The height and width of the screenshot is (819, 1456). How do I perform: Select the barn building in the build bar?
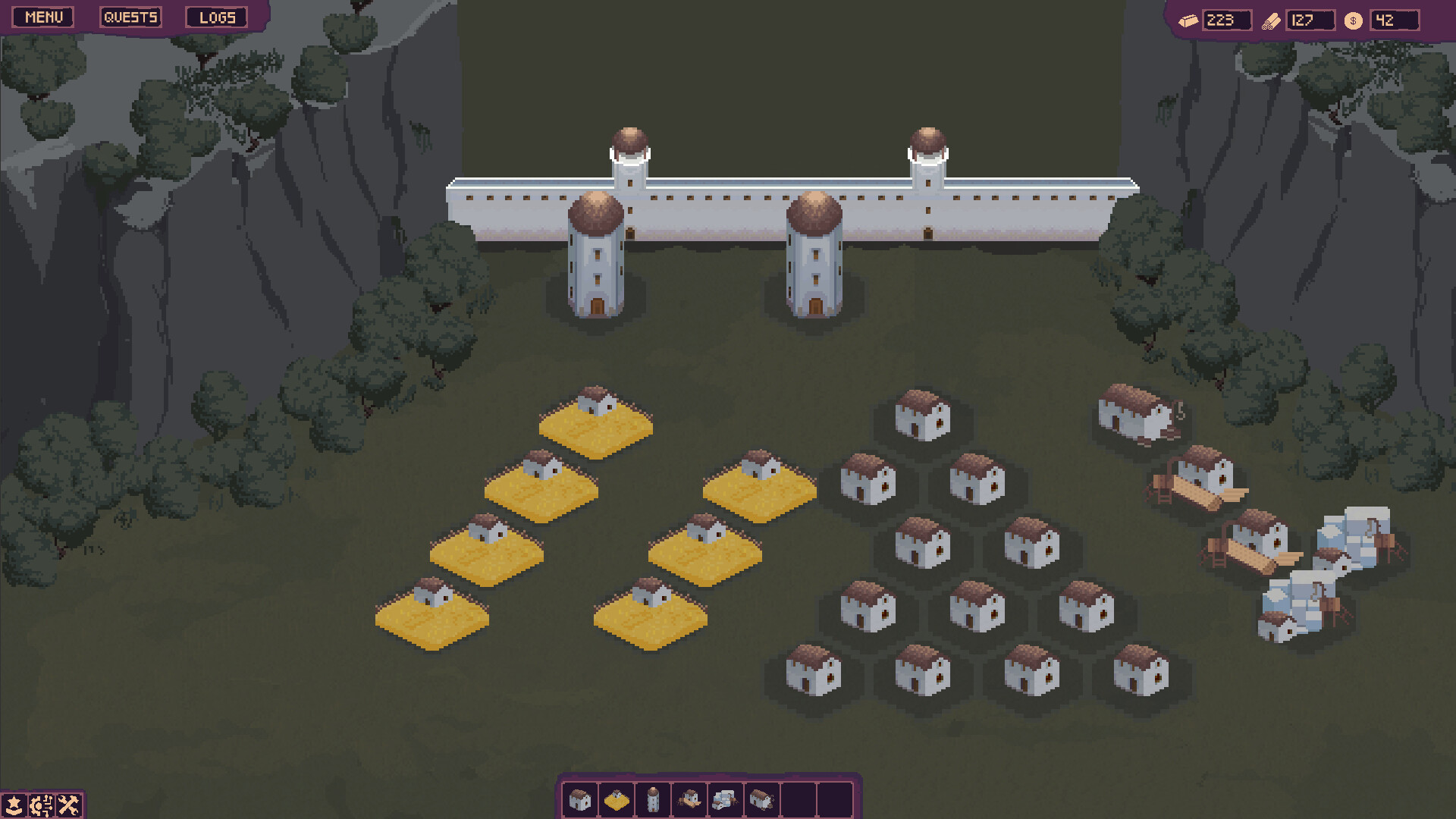pyautogui.click(x=761, y=799)
